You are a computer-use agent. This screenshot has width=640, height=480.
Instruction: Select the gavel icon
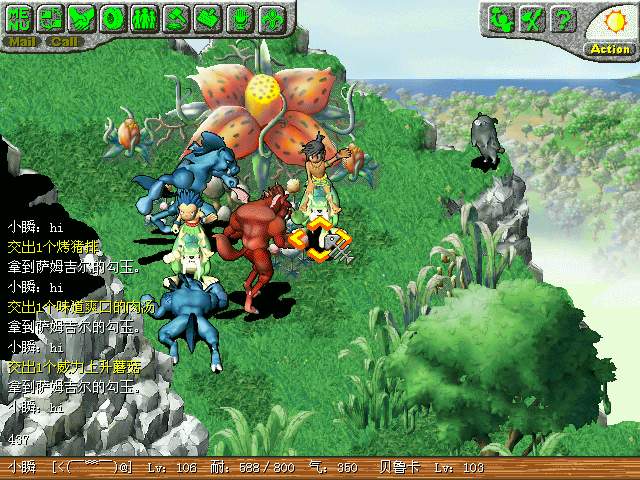click(176, 18)
